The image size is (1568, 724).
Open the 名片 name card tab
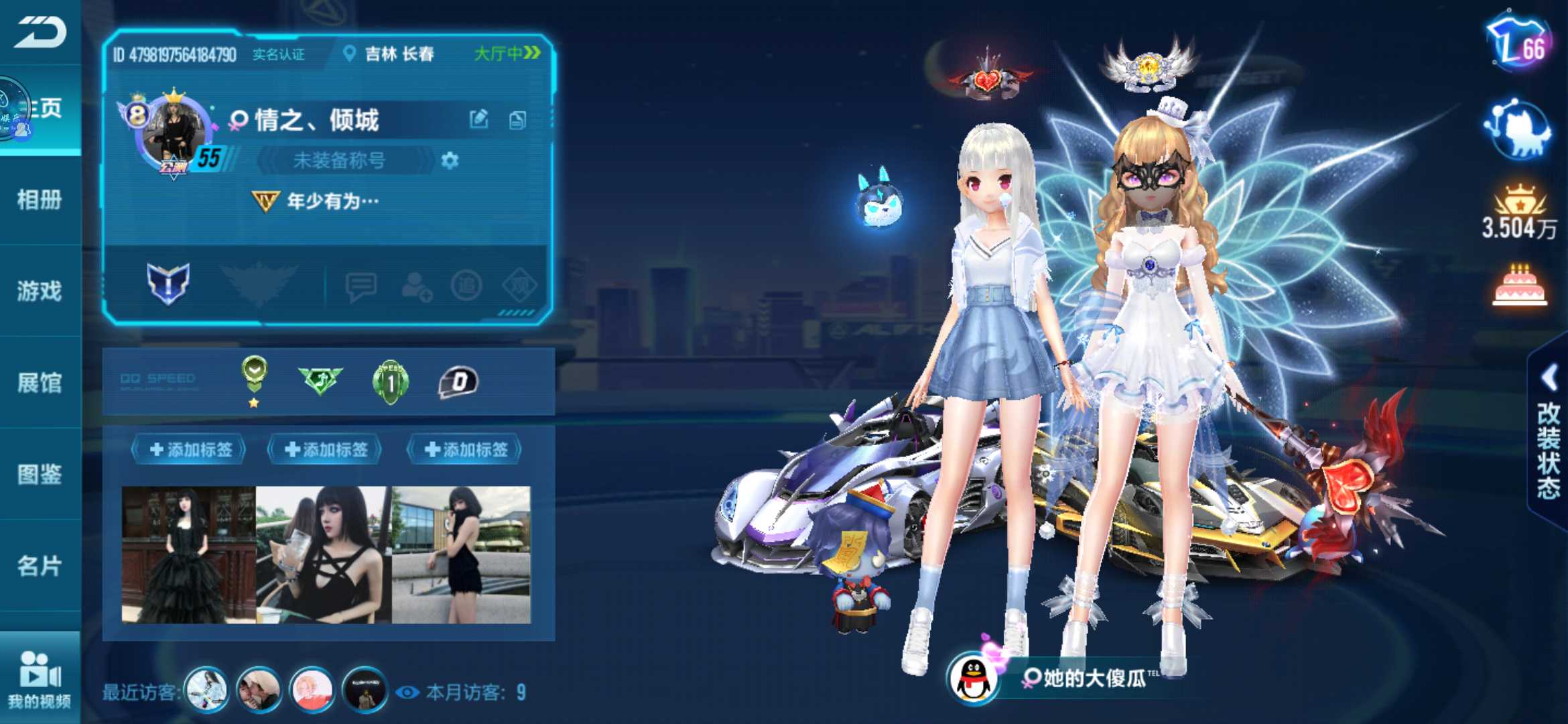[x=40, y=566]
